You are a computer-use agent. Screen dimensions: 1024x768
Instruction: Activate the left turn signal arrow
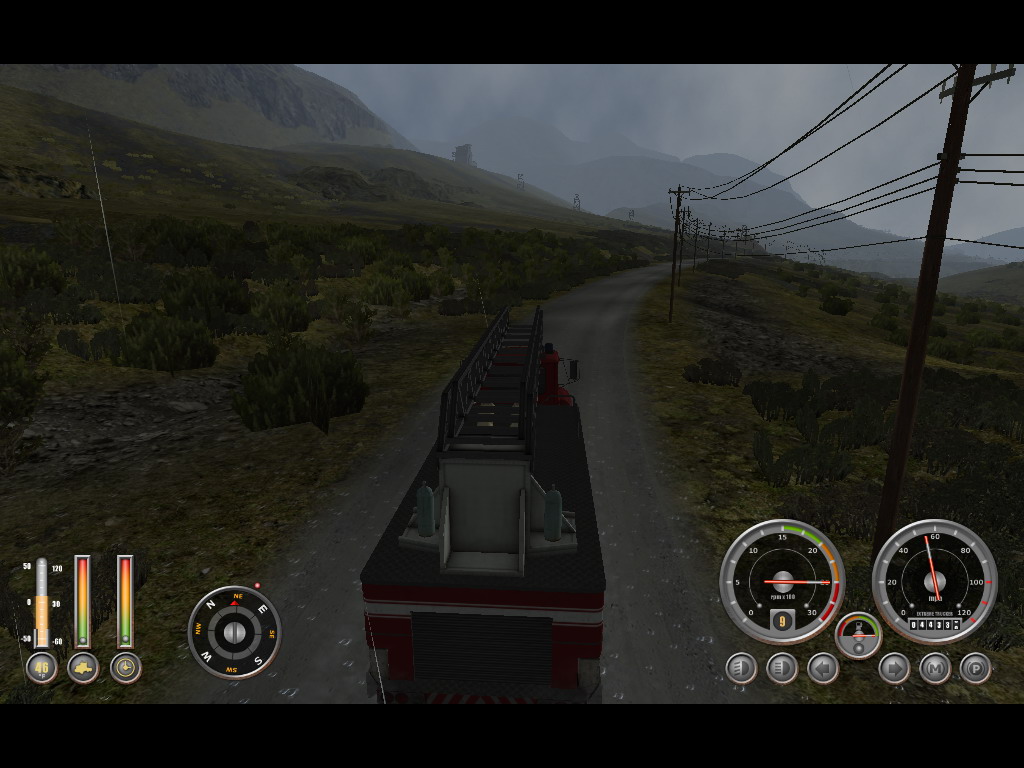point(823,668)
